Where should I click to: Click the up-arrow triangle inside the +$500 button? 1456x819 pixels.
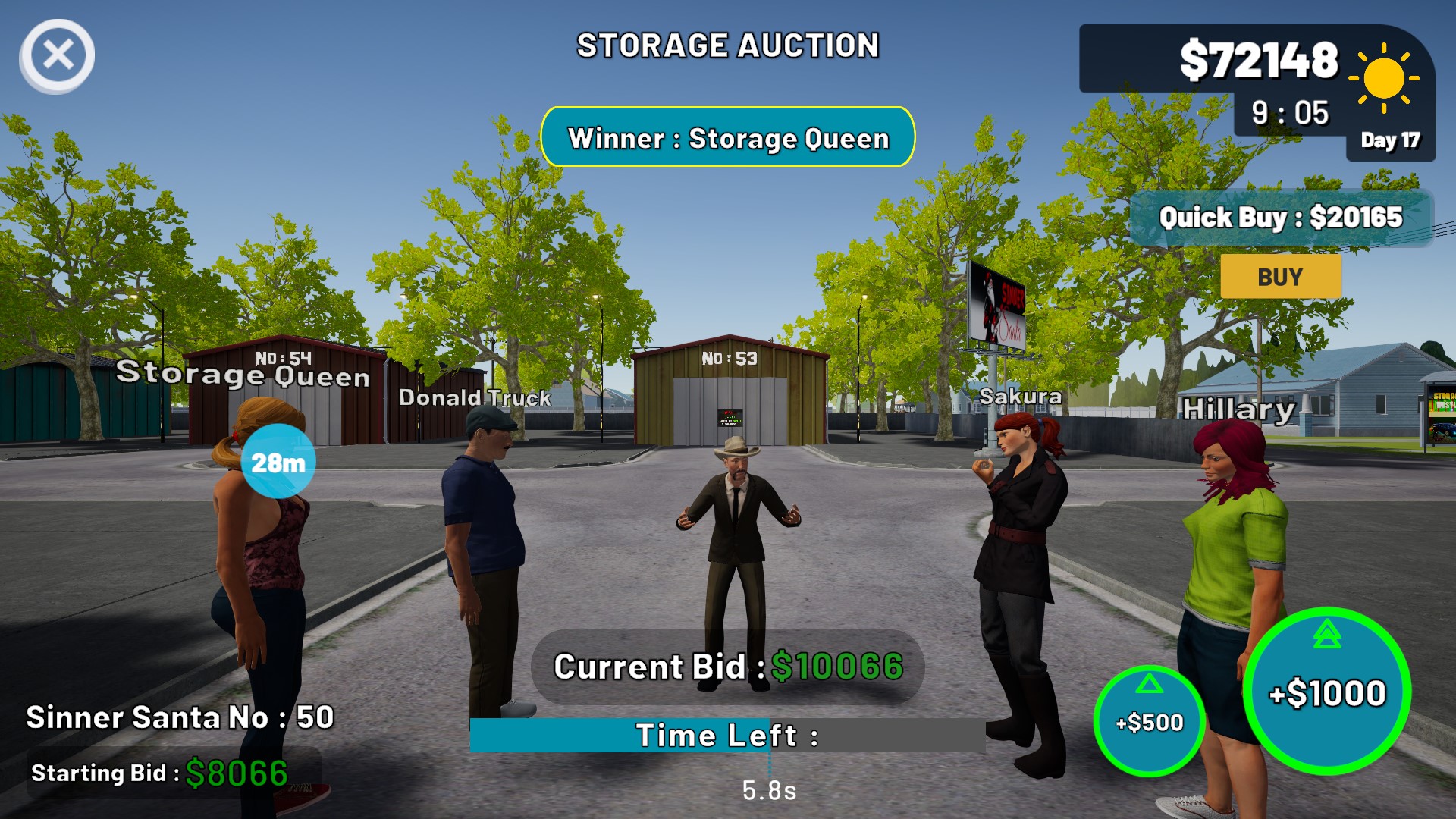click(x=1151, y=682)
